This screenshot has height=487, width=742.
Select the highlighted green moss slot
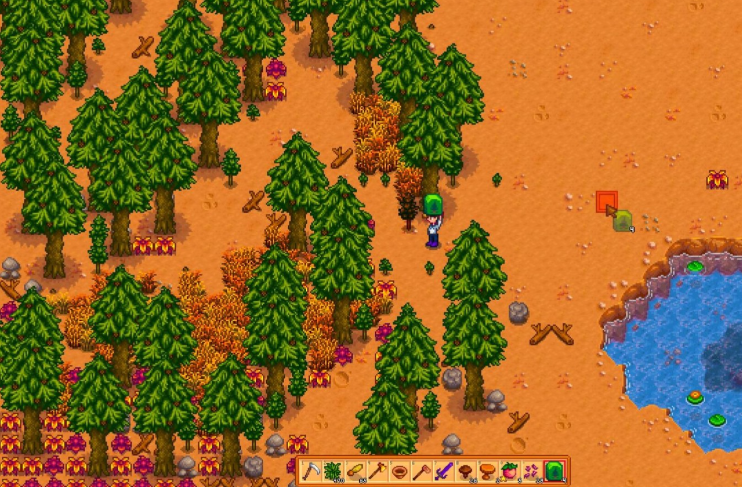point(554,470)
